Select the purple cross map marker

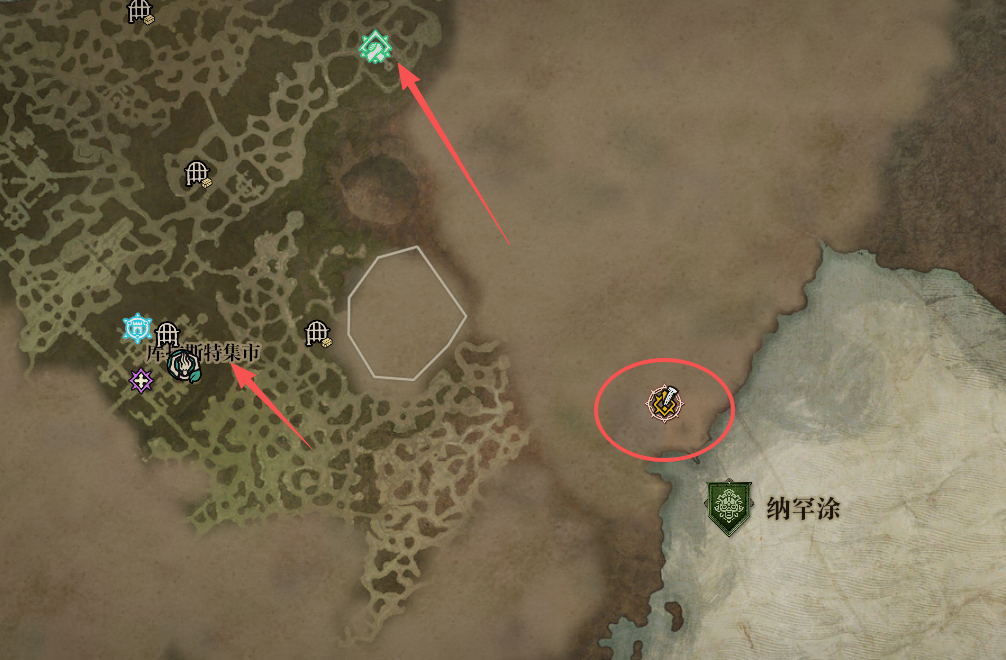point(141,380)
